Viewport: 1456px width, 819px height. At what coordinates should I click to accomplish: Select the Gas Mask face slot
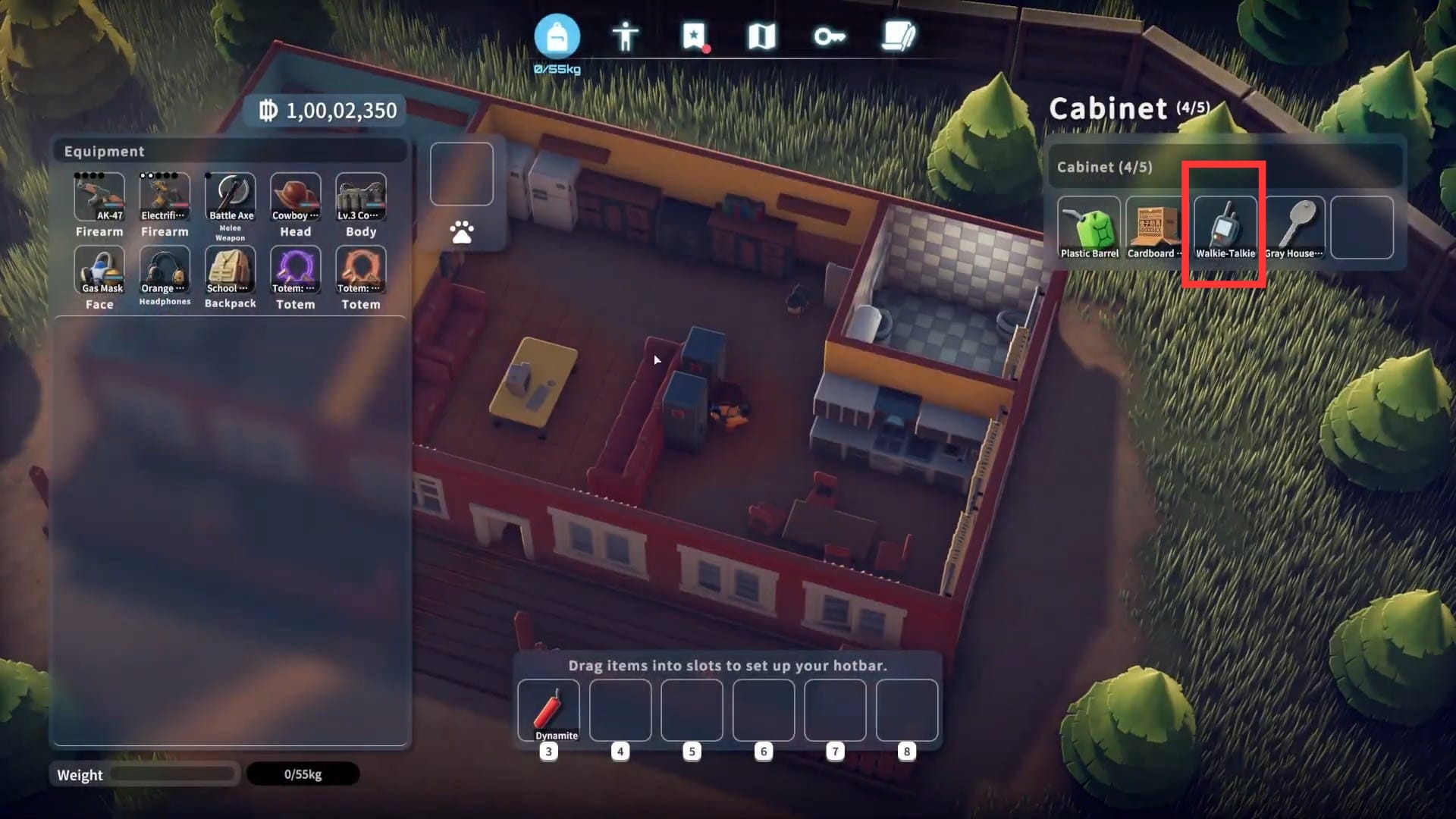[99, 271]
